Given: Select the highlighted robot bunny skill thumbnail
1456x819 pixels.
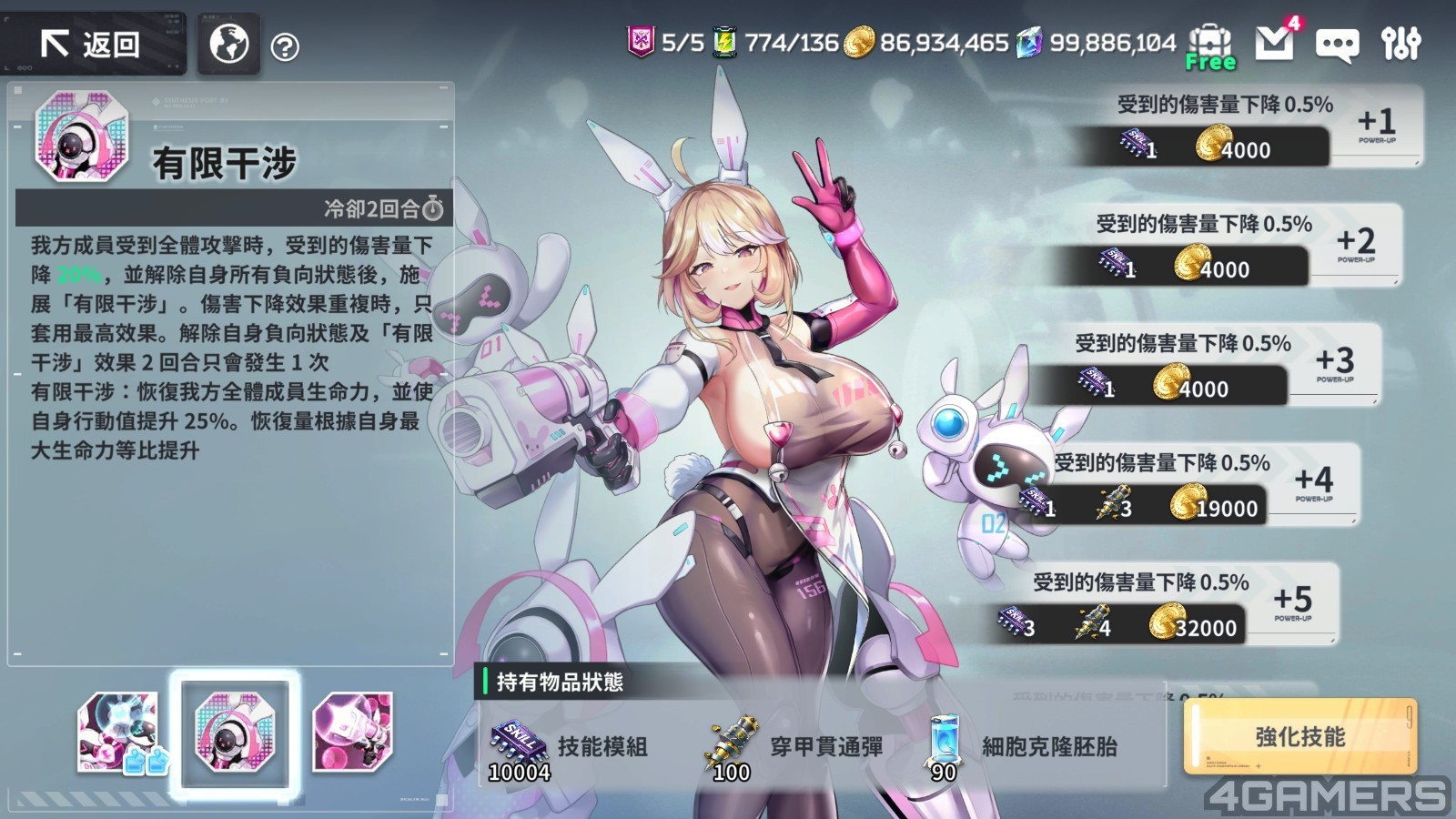Looking at the screenshot, I should click(x=235, y=733).
